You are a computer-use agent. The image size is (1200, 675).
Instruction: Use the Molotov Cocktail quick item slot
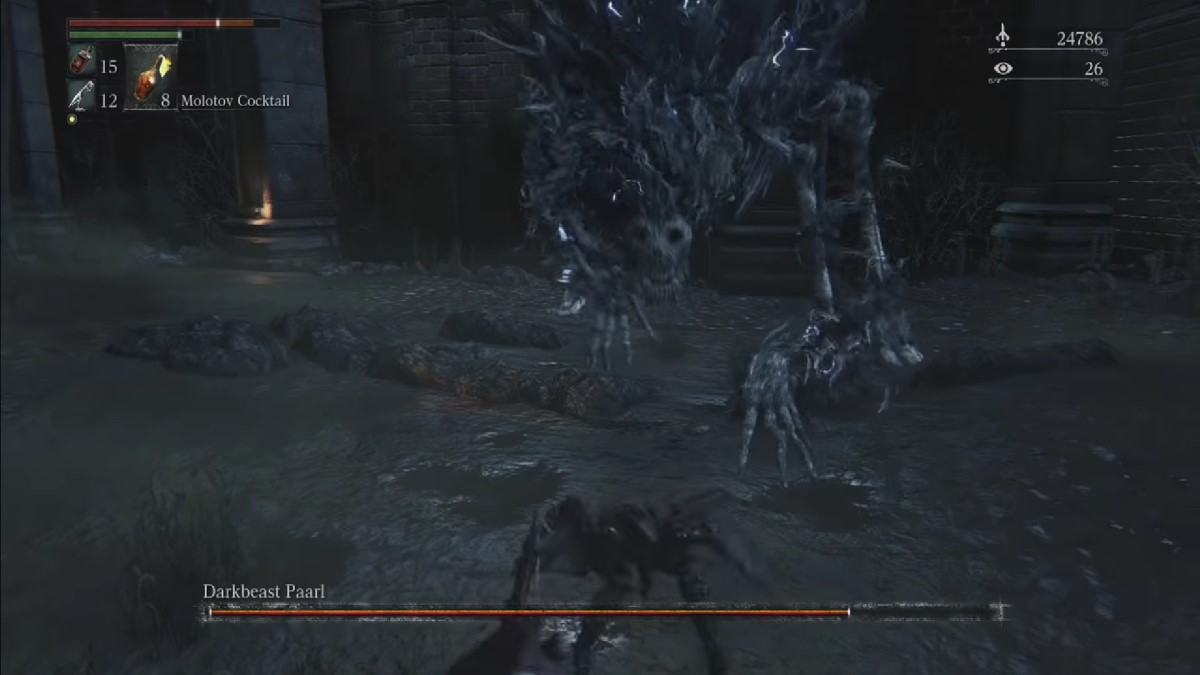click(149, 76)
